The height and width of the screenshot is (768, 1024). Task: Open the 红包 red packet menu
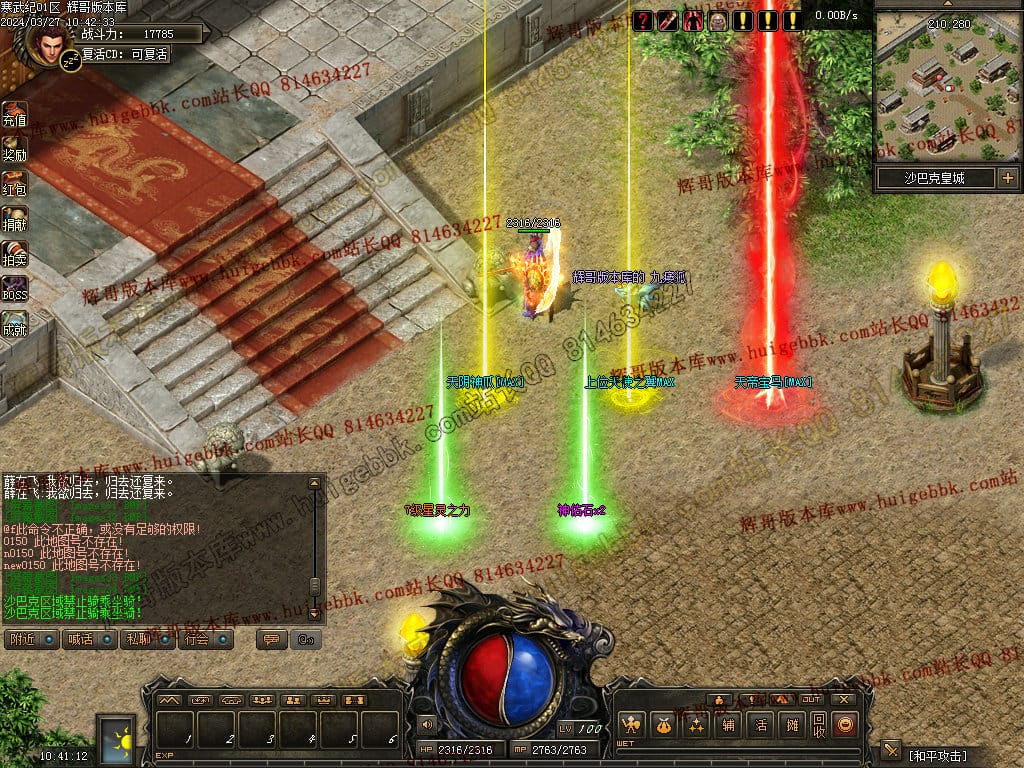(14, 184)
